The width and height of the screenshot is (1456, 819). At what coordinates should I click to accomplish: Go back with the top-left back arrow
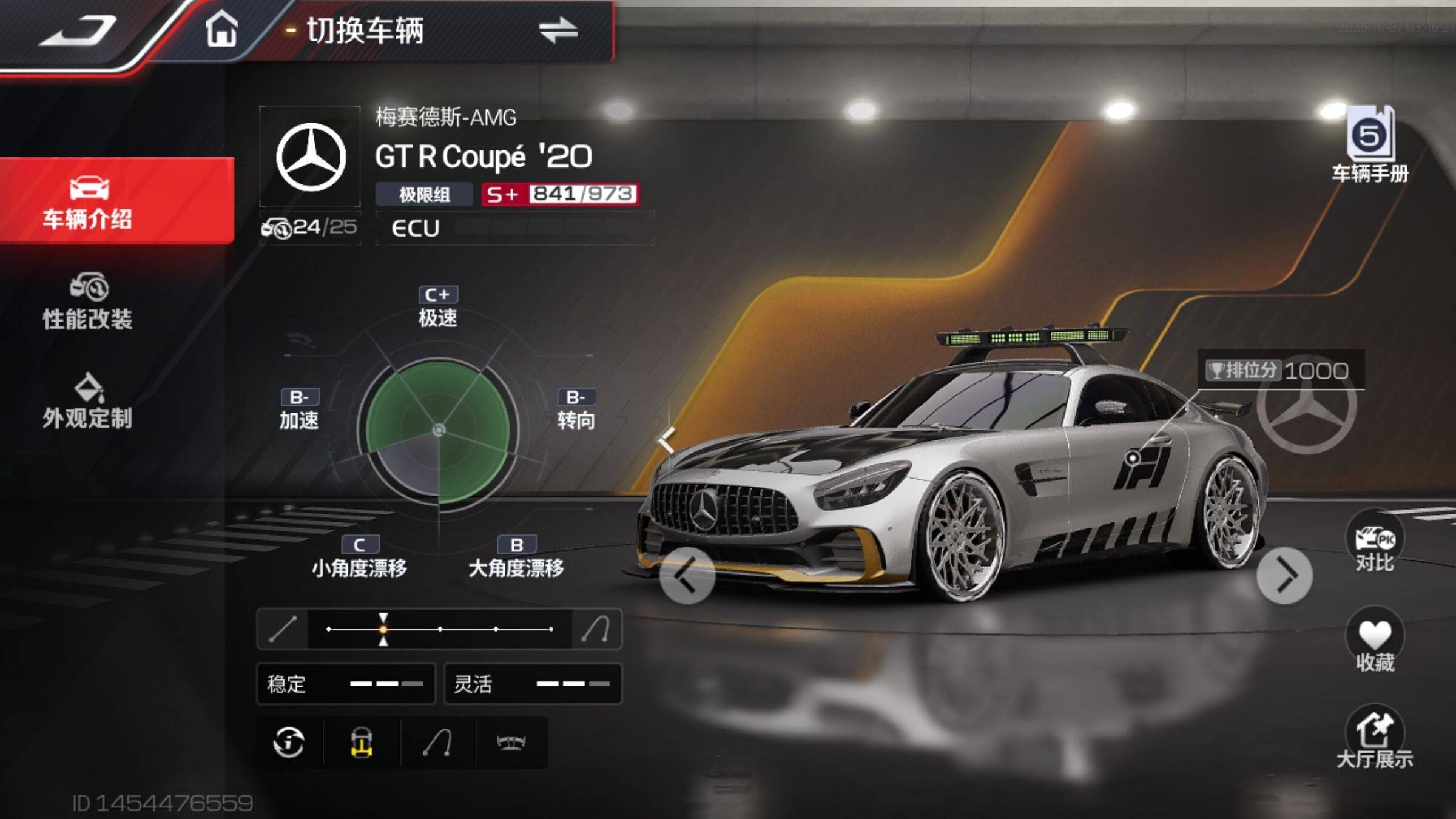tap(78, 32)
